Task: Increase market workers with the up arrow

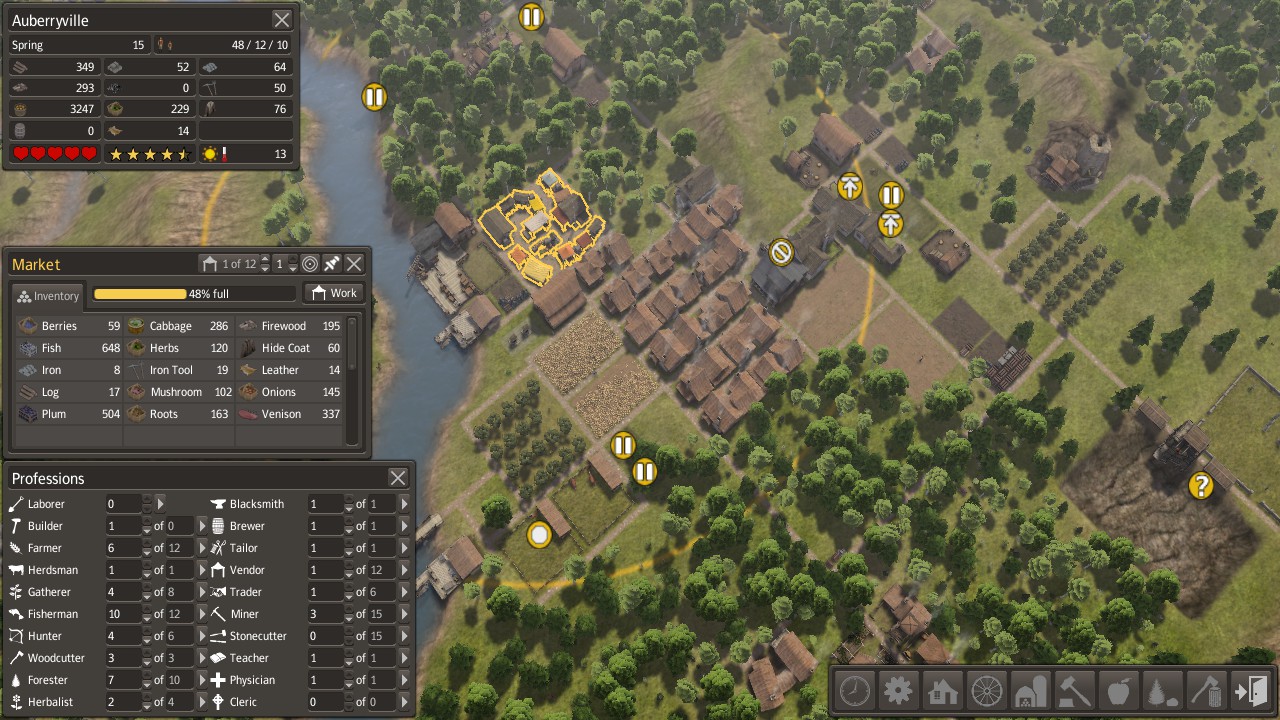Action: (x=293, y=259)
